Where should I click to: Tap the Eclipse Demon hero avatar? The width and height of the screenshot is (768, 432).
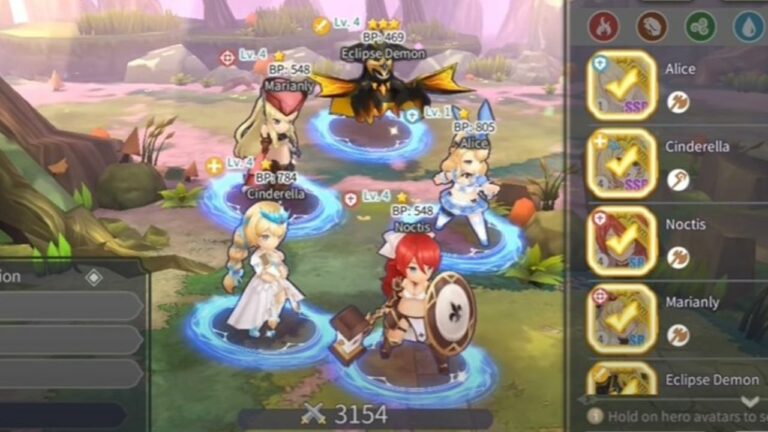621,381
